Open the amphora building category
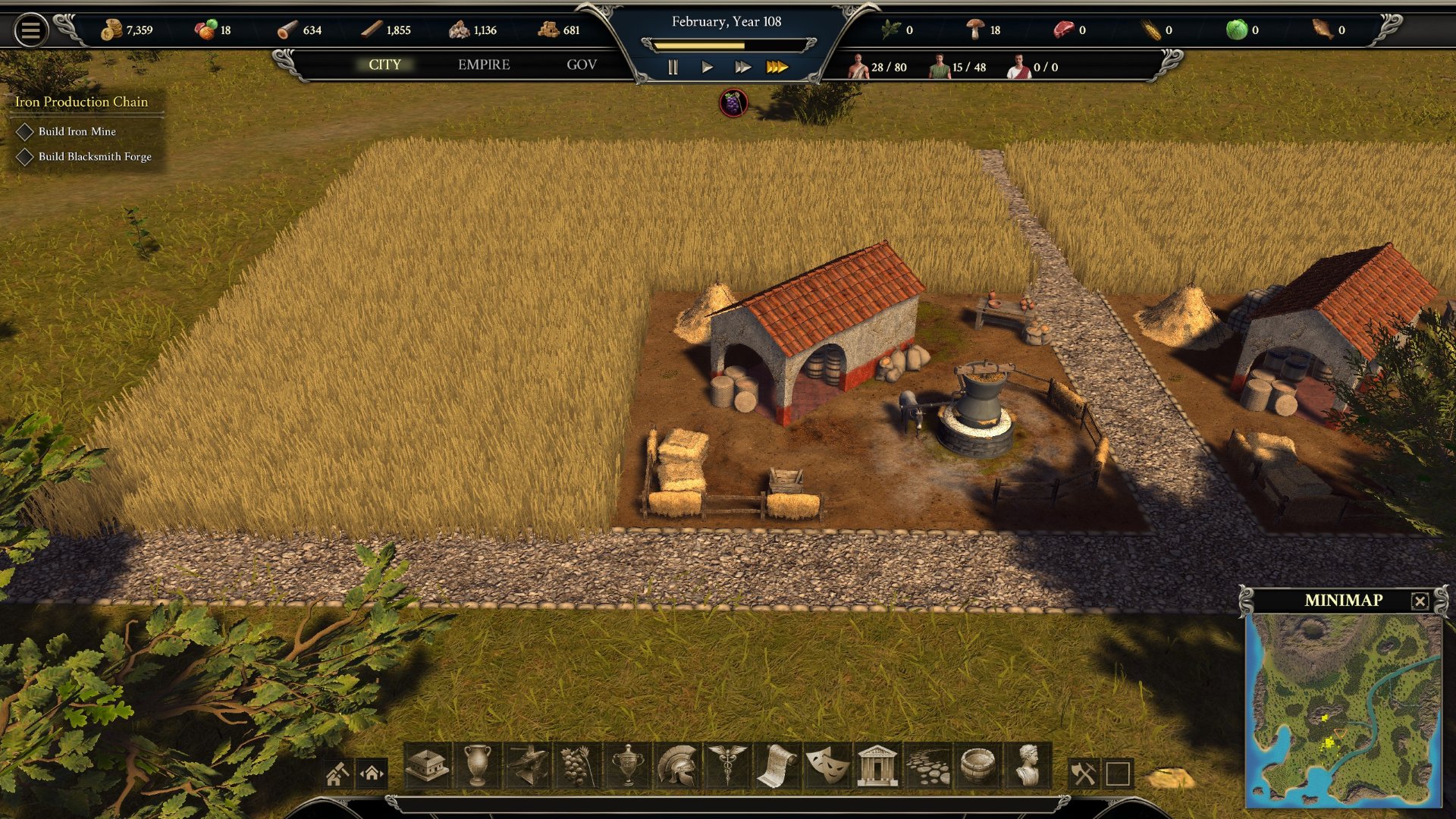This screenshot has height=819, width=1456. pos(477,765)
